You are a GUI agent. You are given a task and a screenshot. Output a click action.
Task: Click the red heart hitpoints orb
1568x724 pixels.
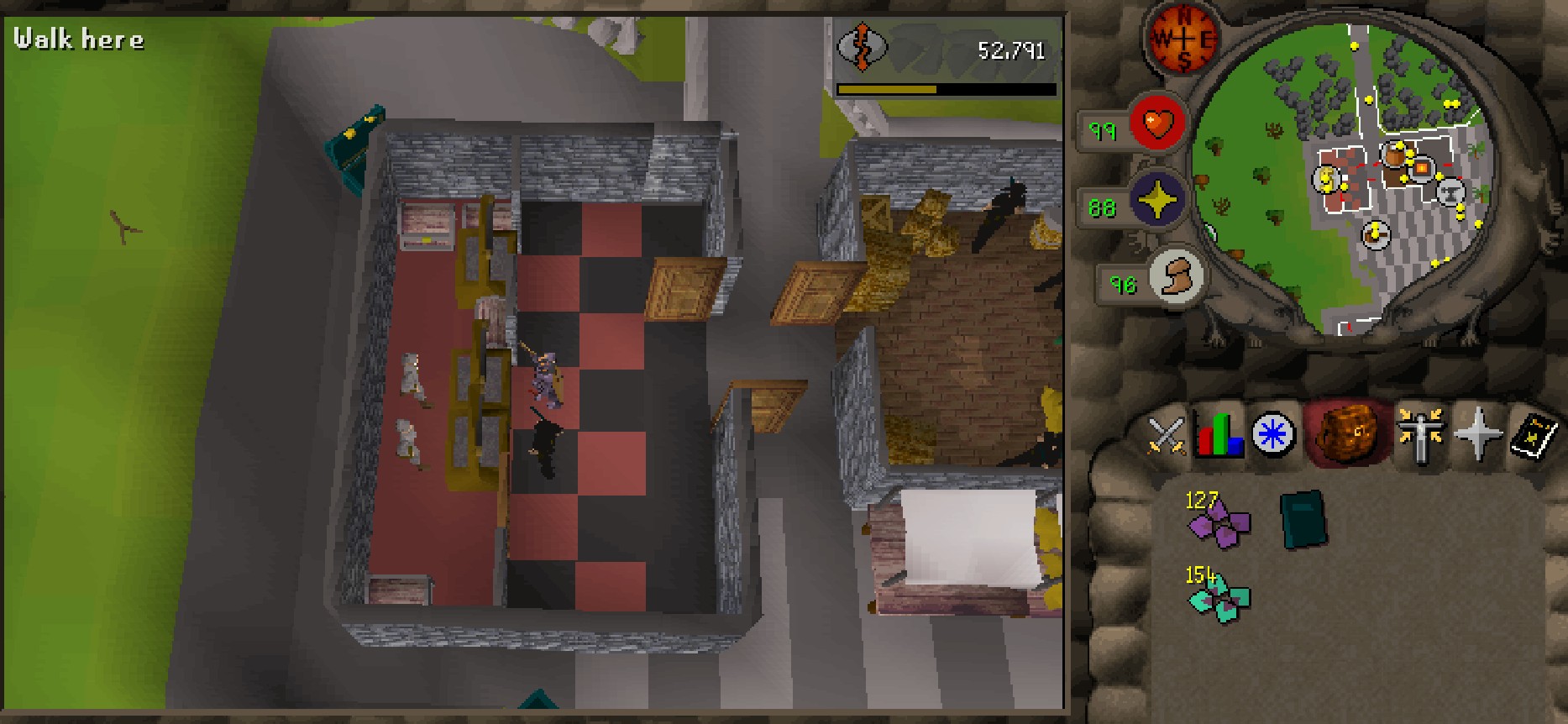coord(1156,124)
